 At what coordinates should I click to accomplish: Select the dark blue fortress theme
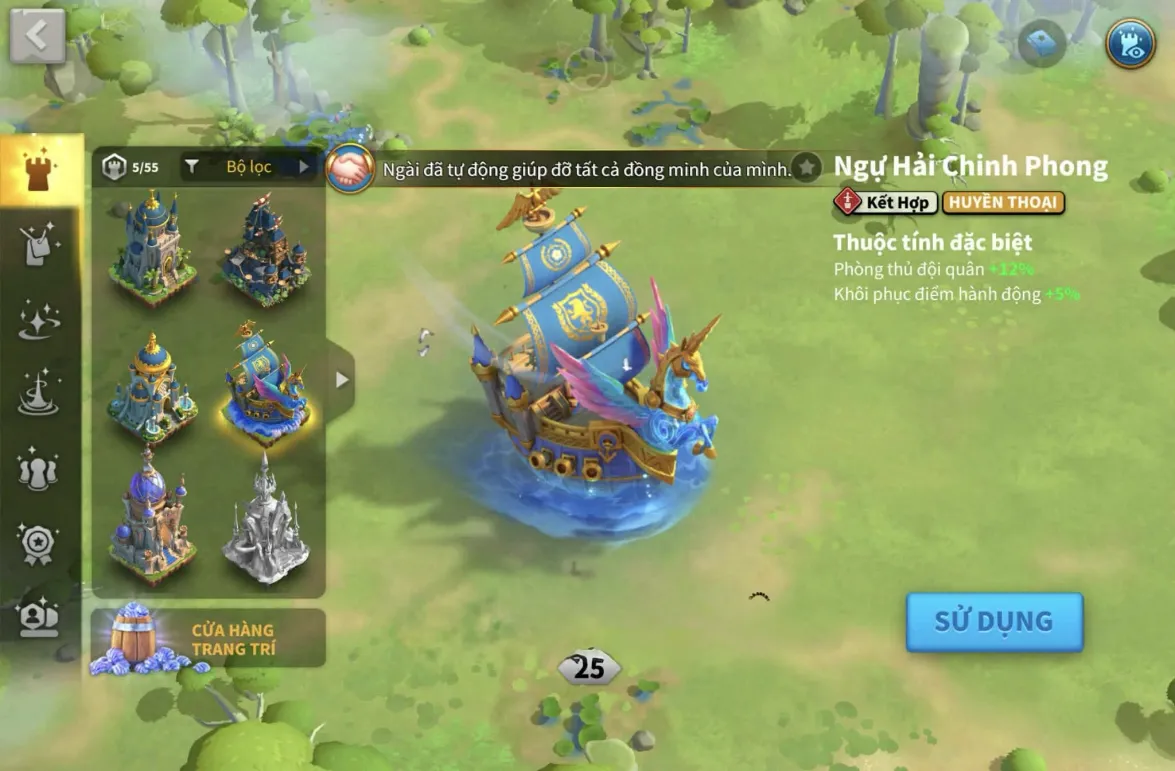266,250
